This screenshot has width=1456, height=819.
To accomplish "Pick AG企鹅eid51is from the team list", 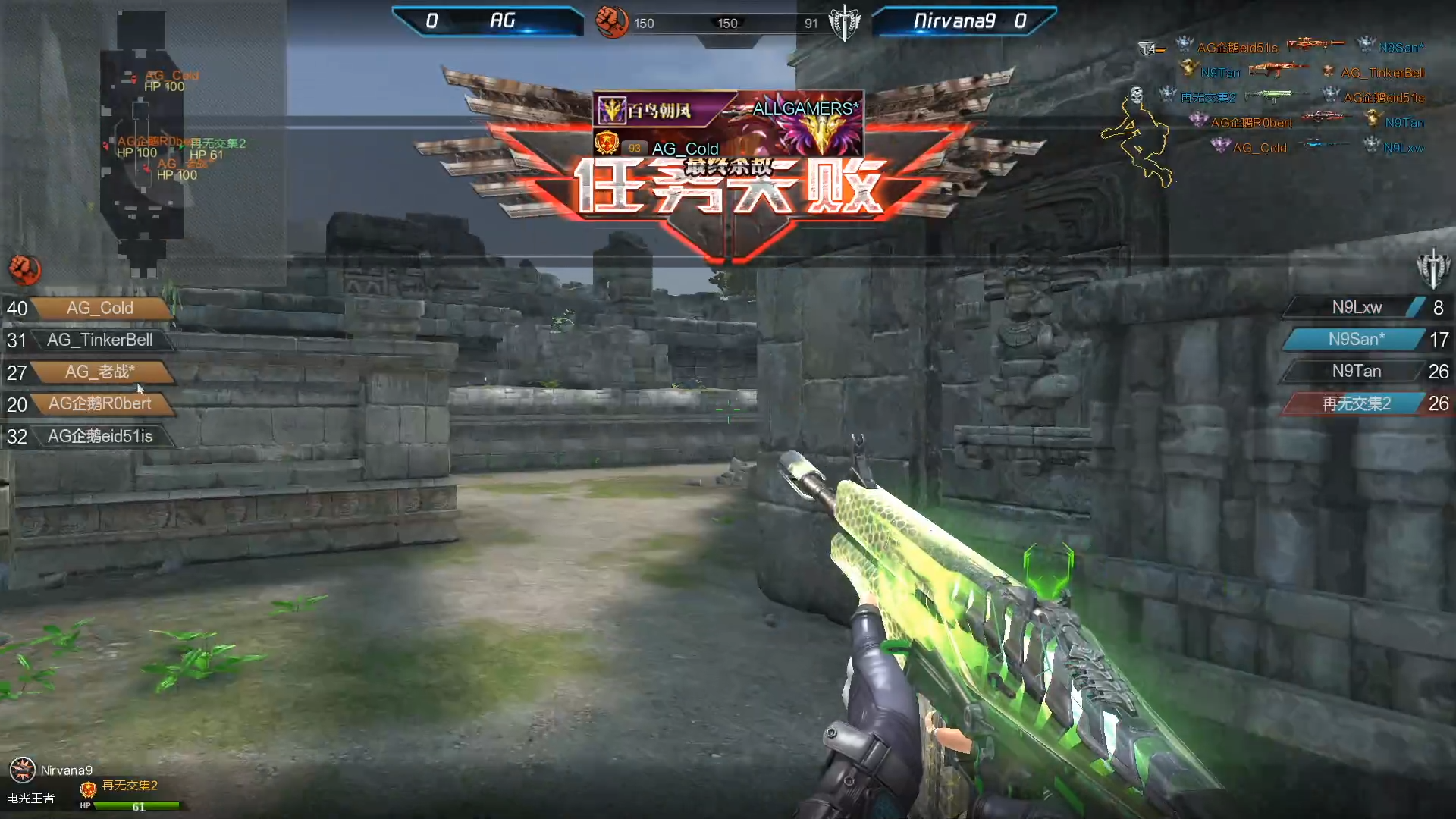I will [x=100, y=436].
